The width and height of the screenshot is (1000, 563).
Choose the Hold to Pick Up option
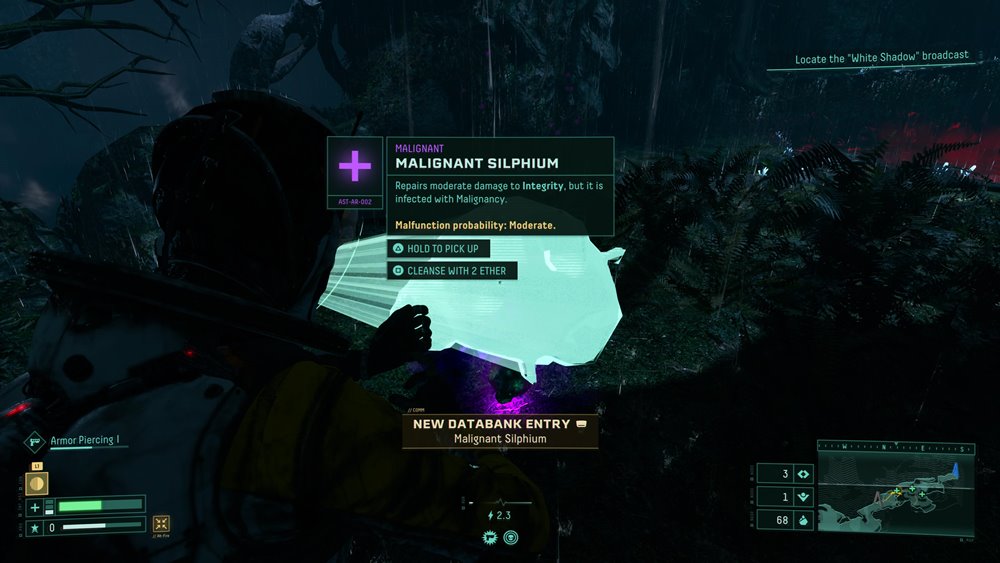pos(440,248)
